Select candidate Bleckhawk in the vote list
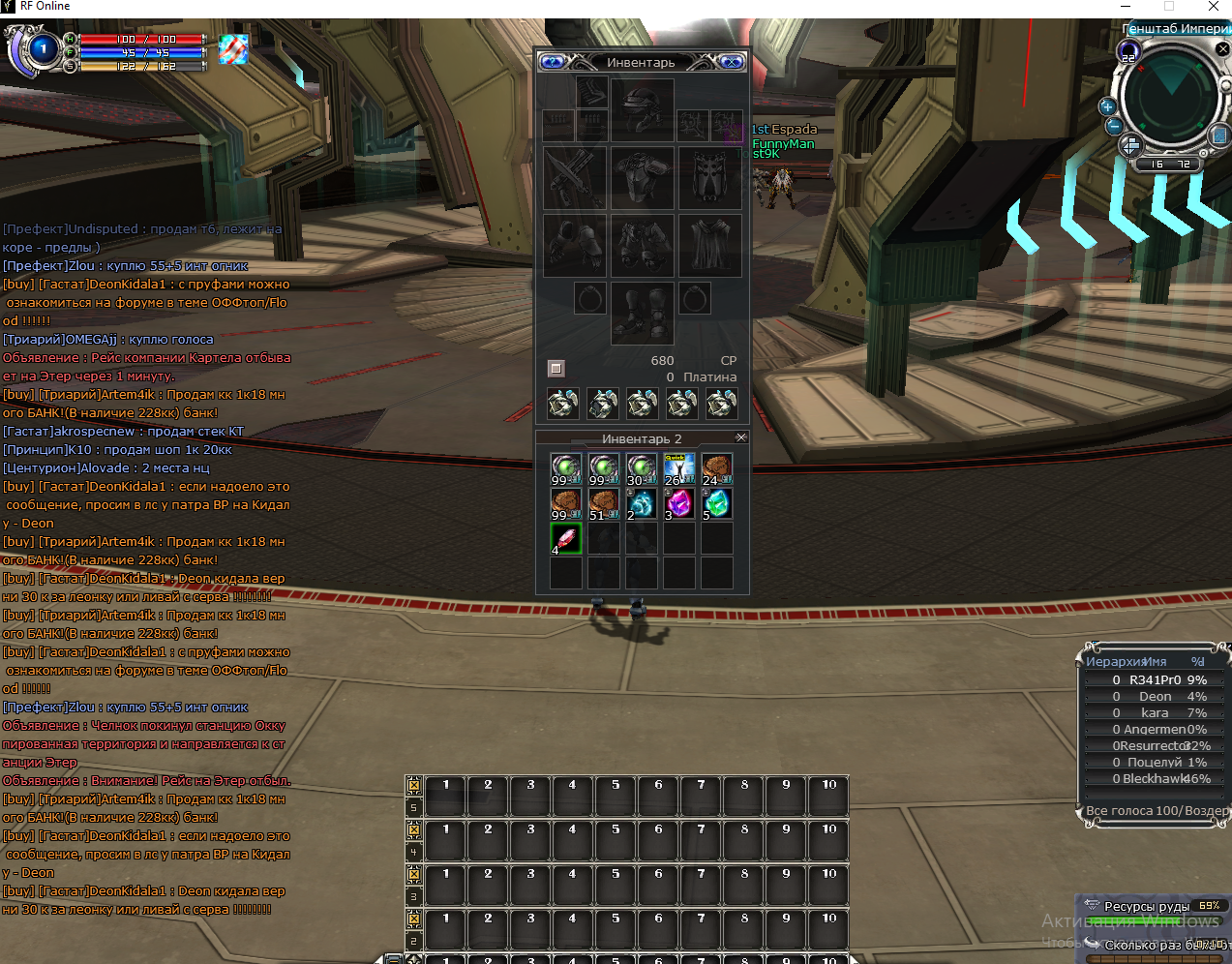Image resolution: width=1232 pixels, height=964 pixels. point(1157,779)
